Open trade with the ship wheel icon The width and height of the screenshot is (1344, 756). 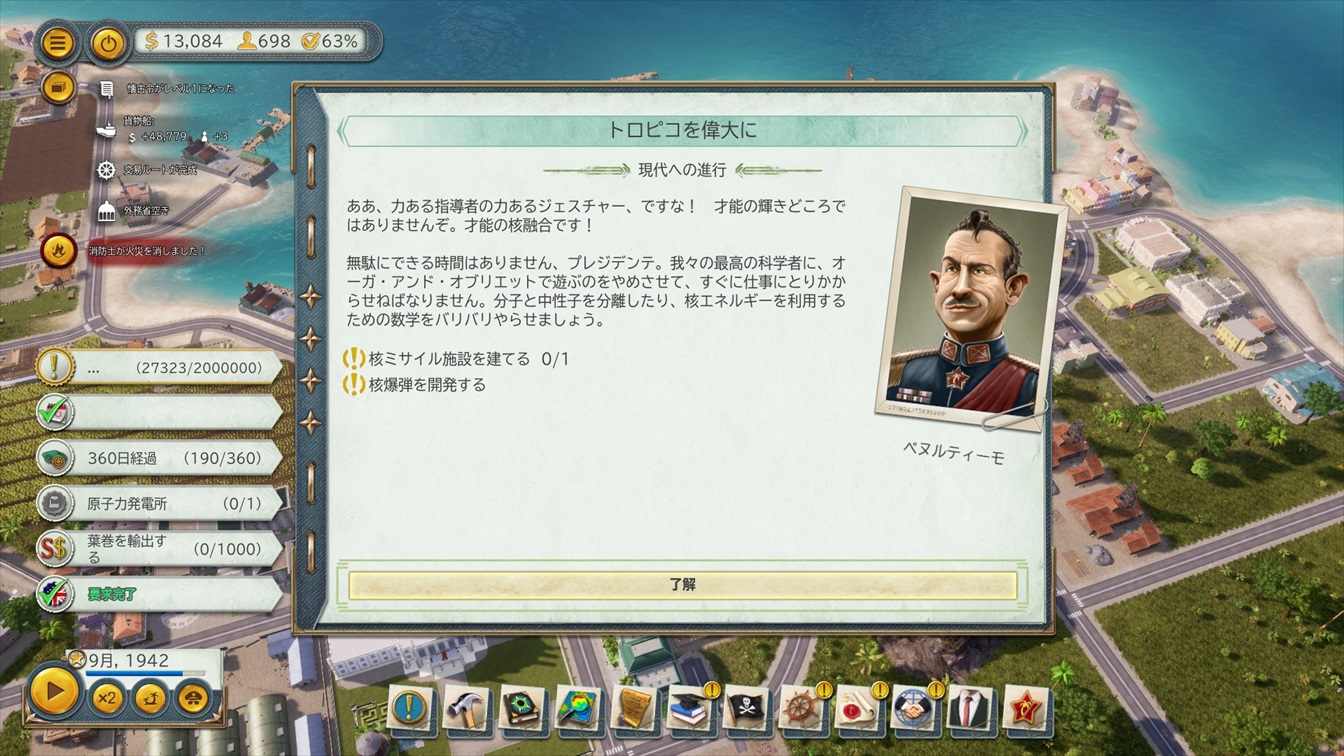pyautogui.click(x=802, y=709)
